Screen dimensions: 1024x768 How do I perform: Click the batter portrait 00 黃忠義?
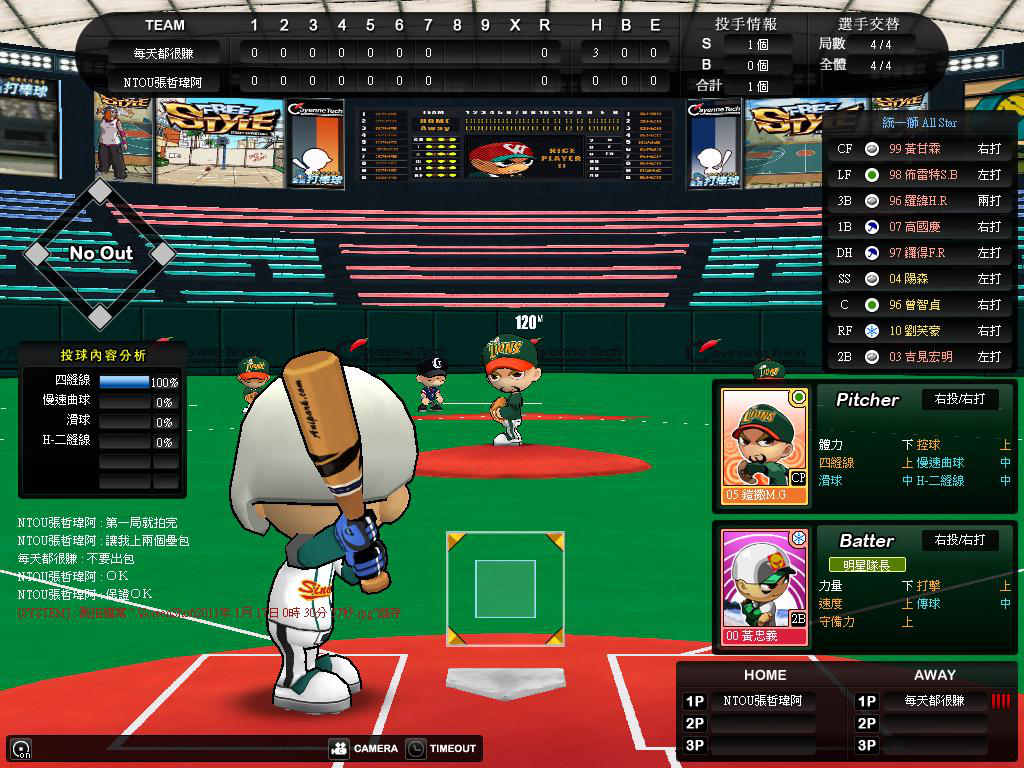(764, 585)
